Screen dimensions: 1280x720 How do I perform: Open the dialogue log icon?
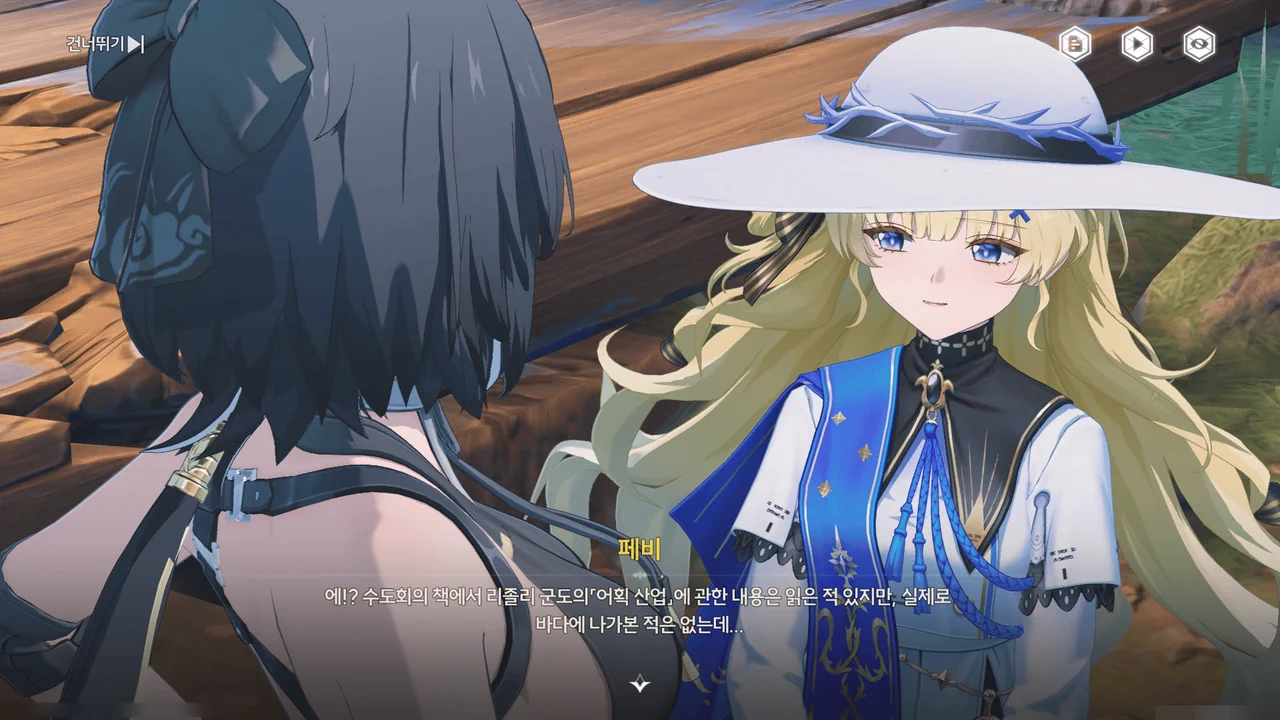click(x=1076, y=44)
